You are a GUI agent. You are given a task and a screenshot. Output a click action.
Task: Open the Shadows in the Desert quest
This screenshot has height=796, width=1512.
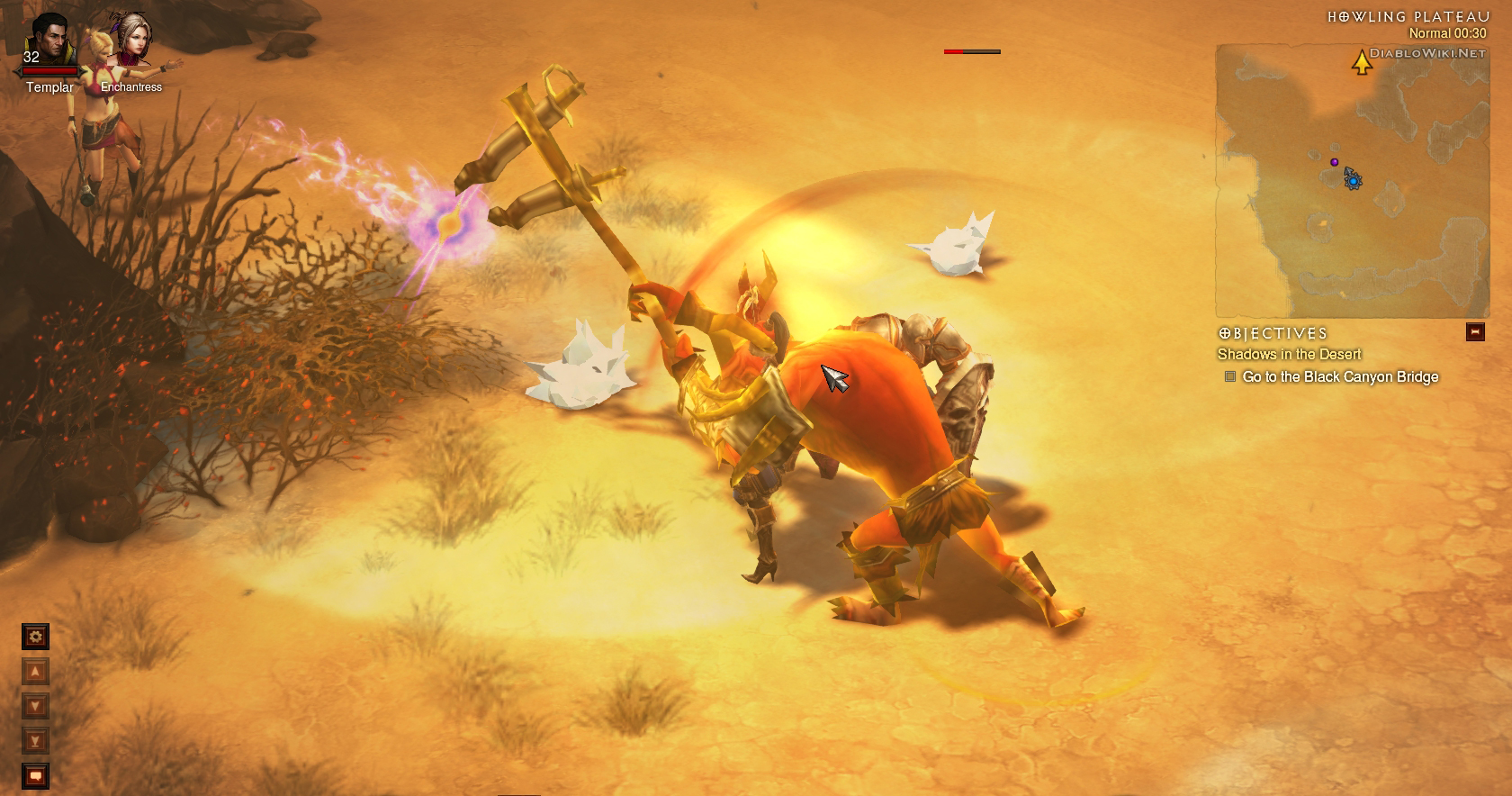pyautogui.click(x=1289, y=355)
